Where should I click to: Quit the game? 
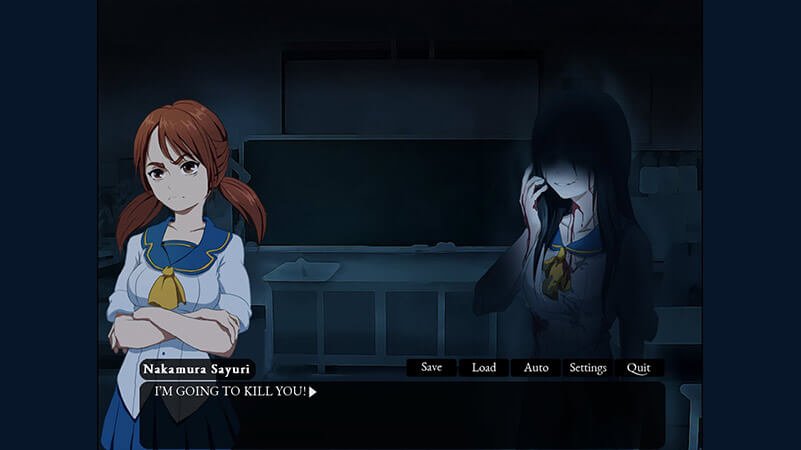click(638, 368)
